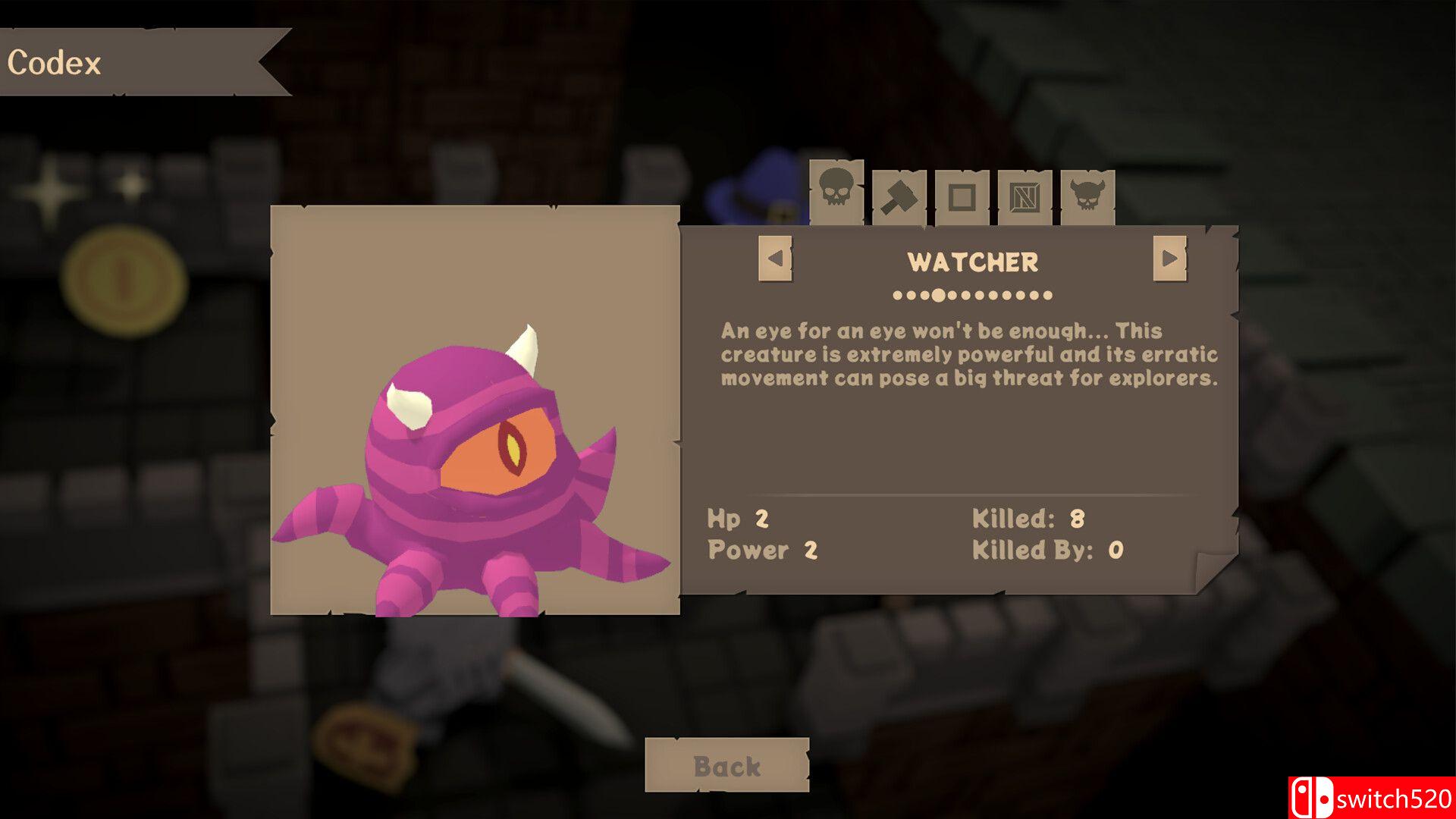Show the previous codex entry arrow
Image resolution: width=1456 pixels, height=819 pixels.
pos(775,259)
